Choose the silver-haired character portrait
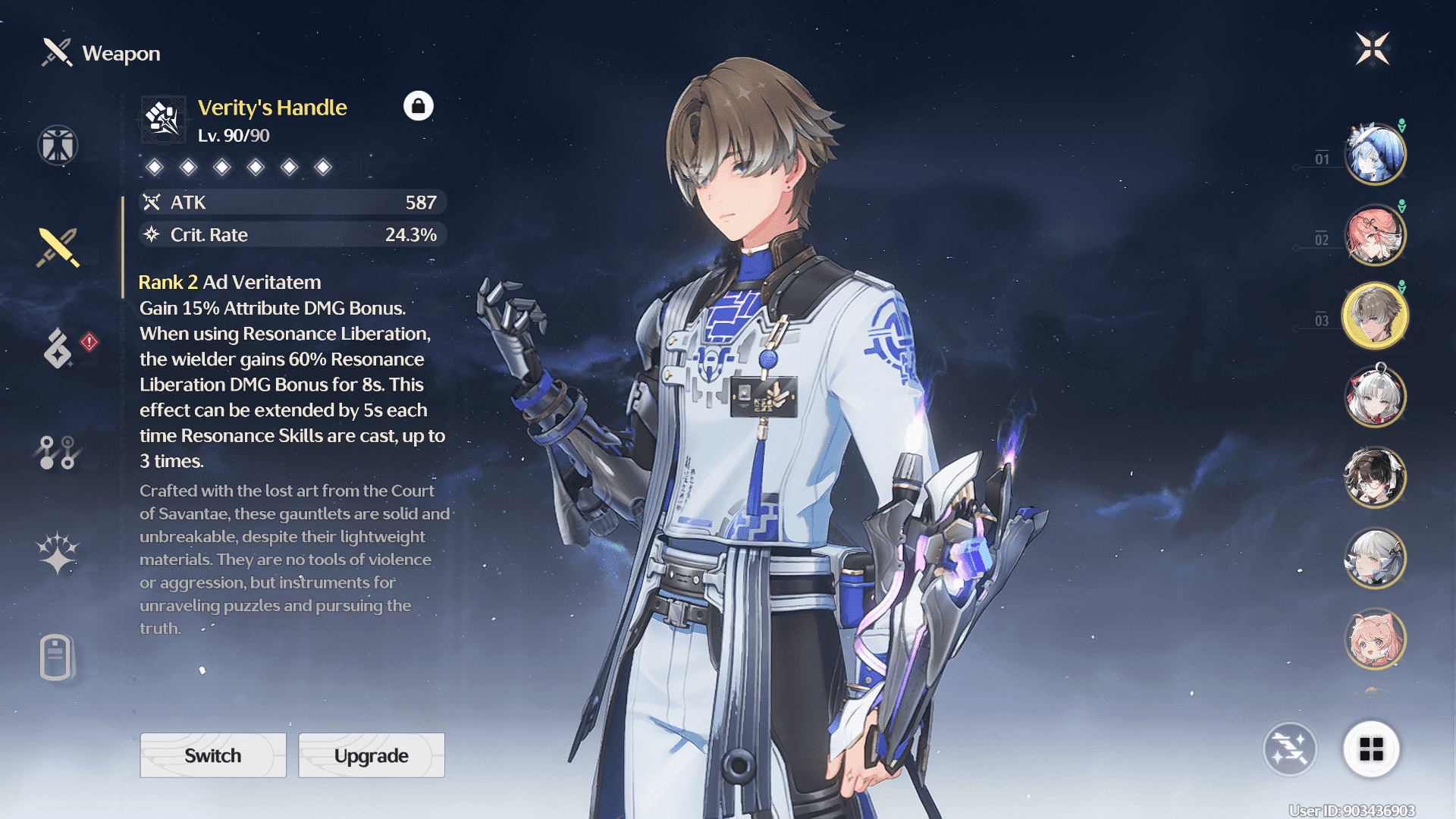The image size is (1456, 819). [x=1375, y=558]
